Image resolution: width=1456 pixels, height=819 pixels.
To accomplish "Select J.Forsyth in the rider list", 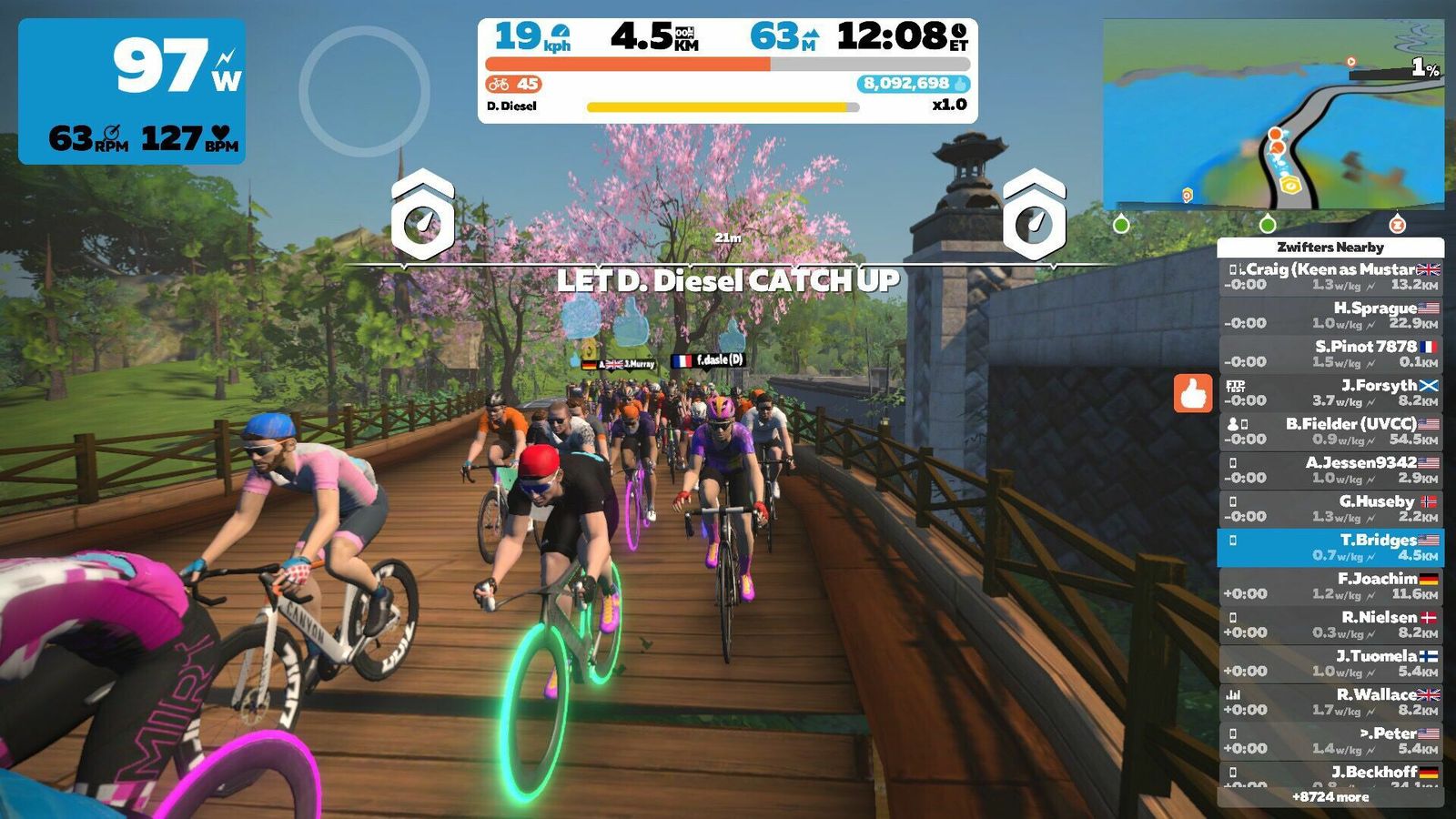I will pyautogui.click(x=1330, y=393).
